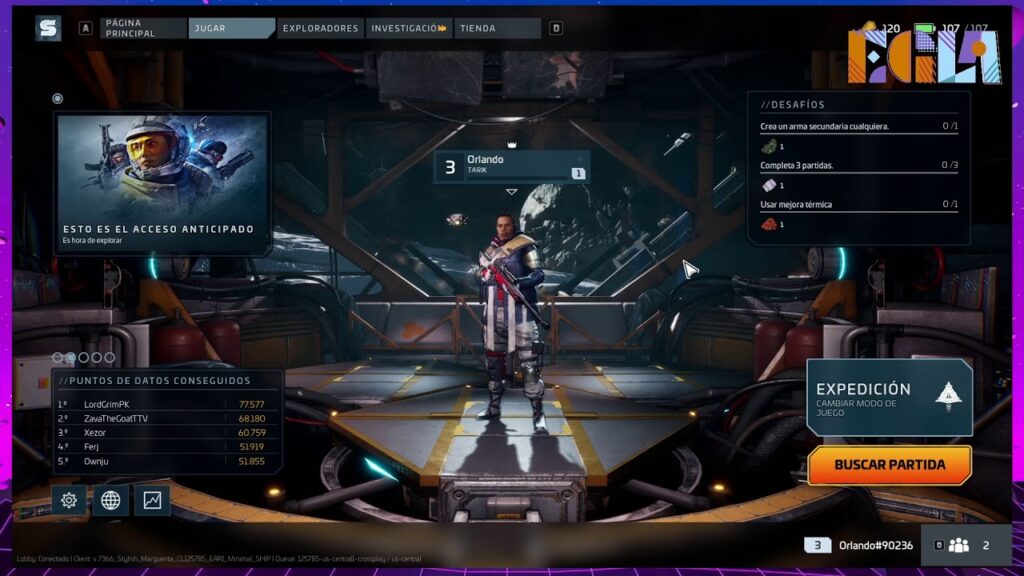The image size is (1024, 576).
Task: Select the Xezor leaderboard row
Action: (x=166, y=432)
